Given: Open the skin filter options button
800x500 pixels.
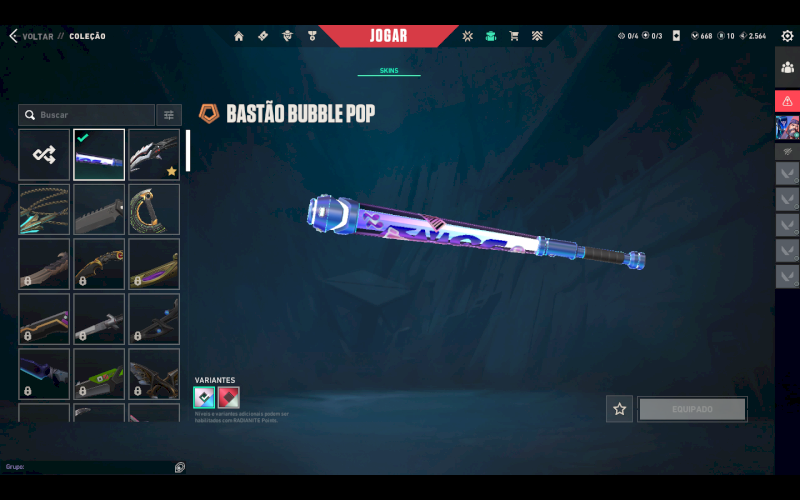Looking at the screenshot, I should click(x=169, y=115).
